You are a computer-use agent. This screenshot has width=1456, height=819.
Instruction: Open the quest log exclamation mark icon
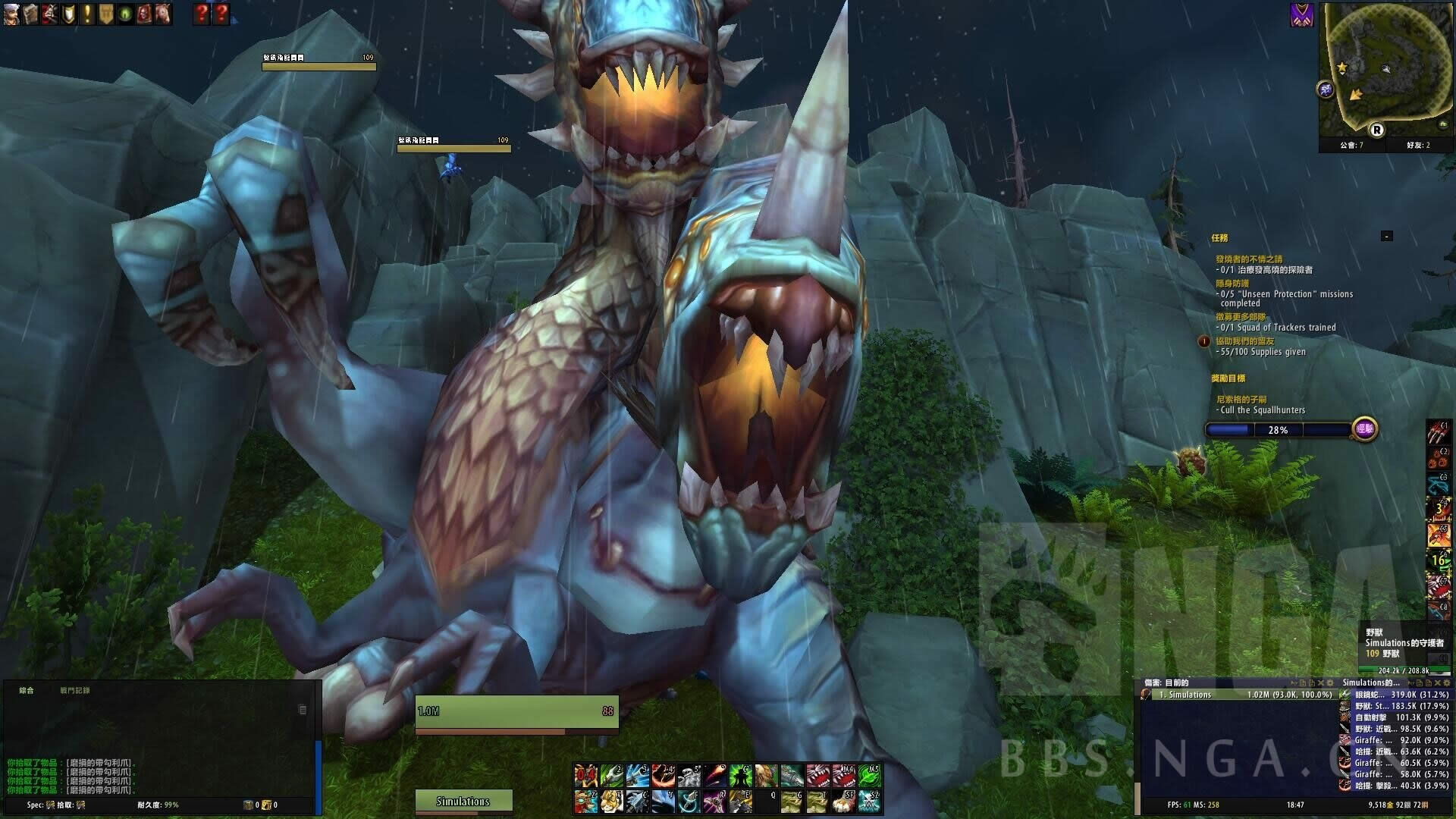[87, 13]
